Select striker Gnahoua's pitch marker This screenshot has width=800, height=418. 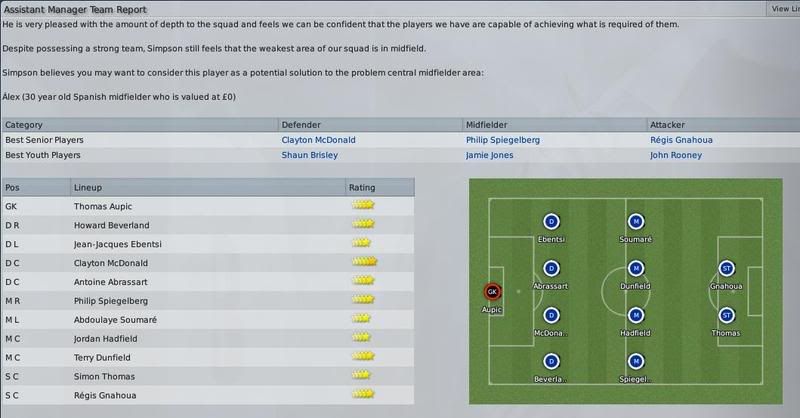[727, 268]
